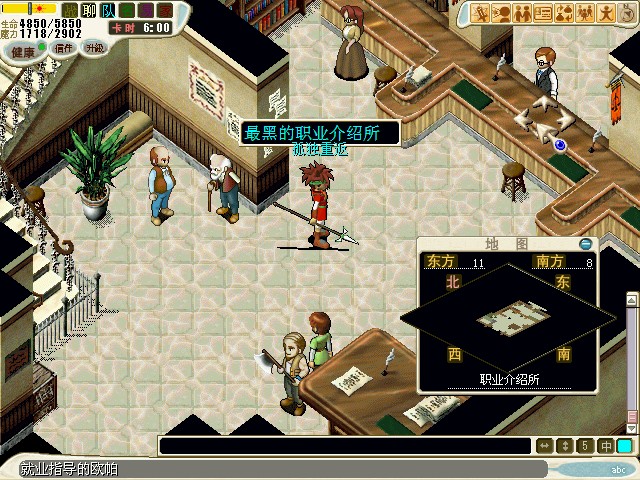
Task: Open the two people holding hands icon
Action: point(522,13)
